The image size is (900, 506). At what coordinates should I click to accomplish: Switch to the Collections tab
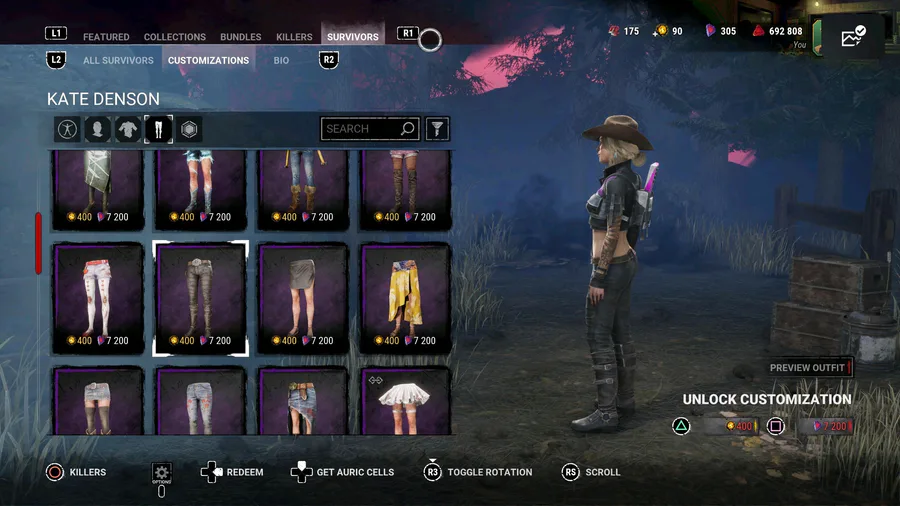tap(175, 37)
